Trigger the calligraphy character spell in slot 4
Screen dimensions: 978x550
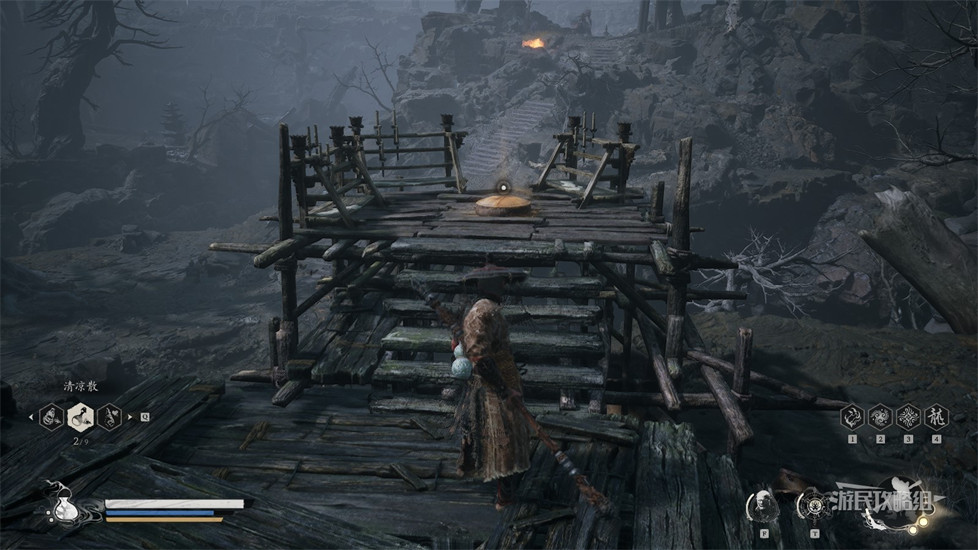935,416
